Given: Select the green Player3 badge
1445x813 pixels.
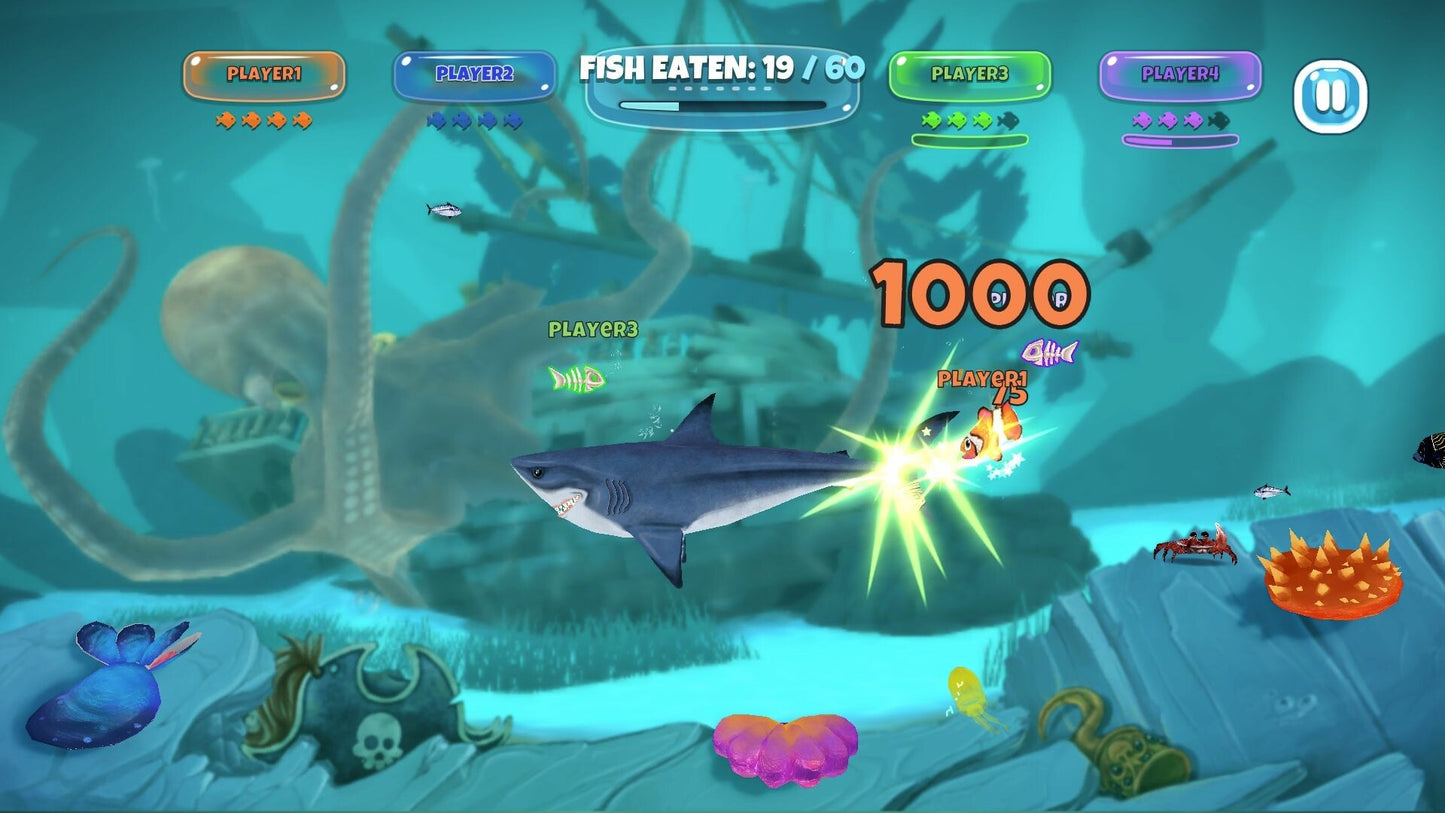Looking at the screenshot, I should tap(969, 75).
